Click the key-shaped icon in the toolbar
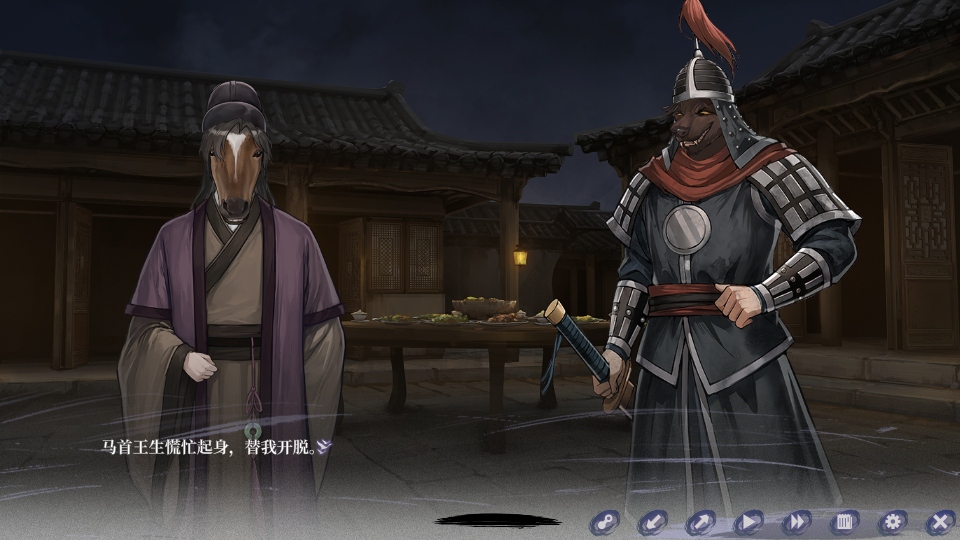The width and height of the screenshot is (960, 540). point(604,521)
